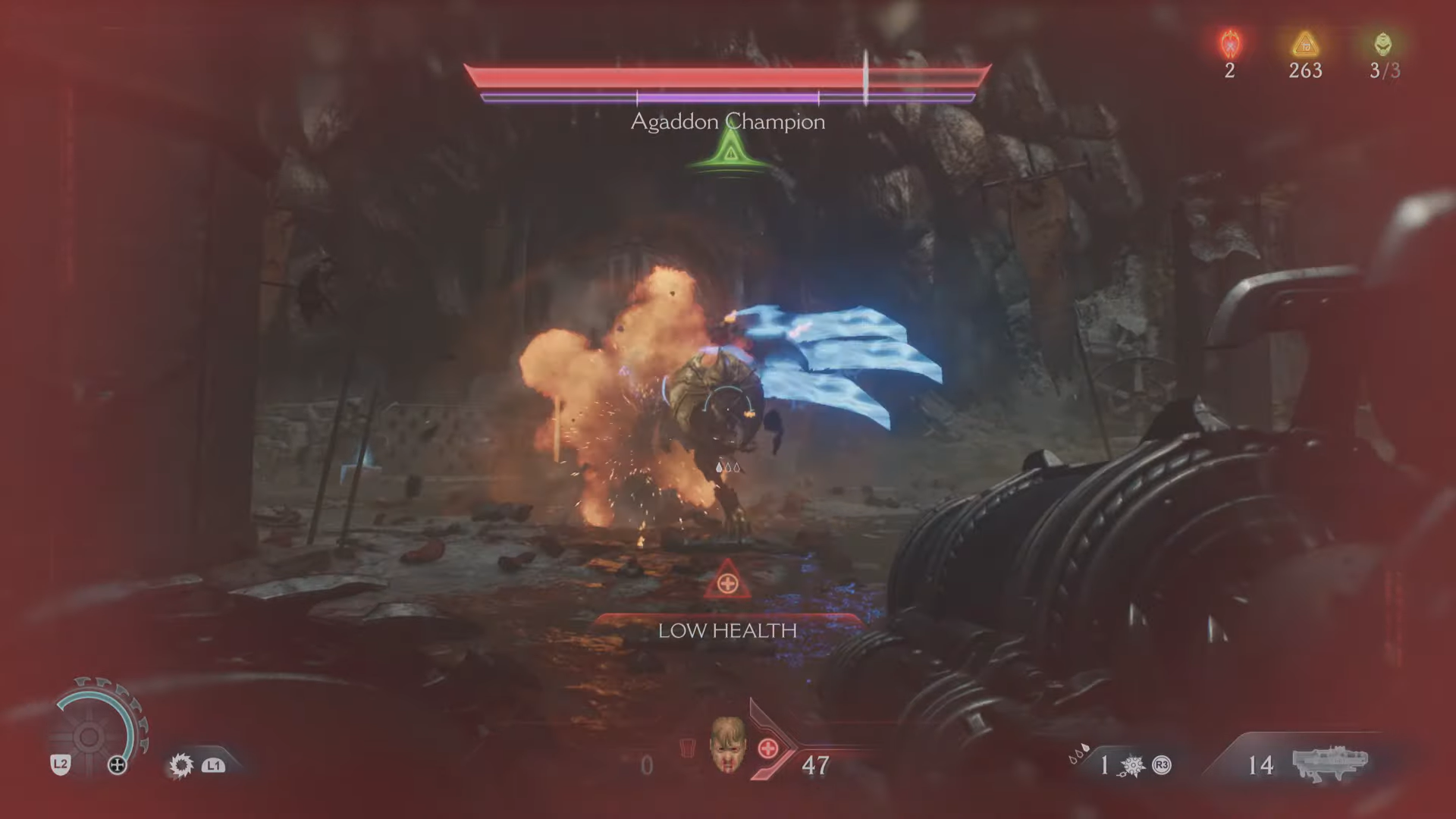Click the green marker above the boss
Image resolution: width=1456 pixels, height=819 pixels.
click(729, 153)
